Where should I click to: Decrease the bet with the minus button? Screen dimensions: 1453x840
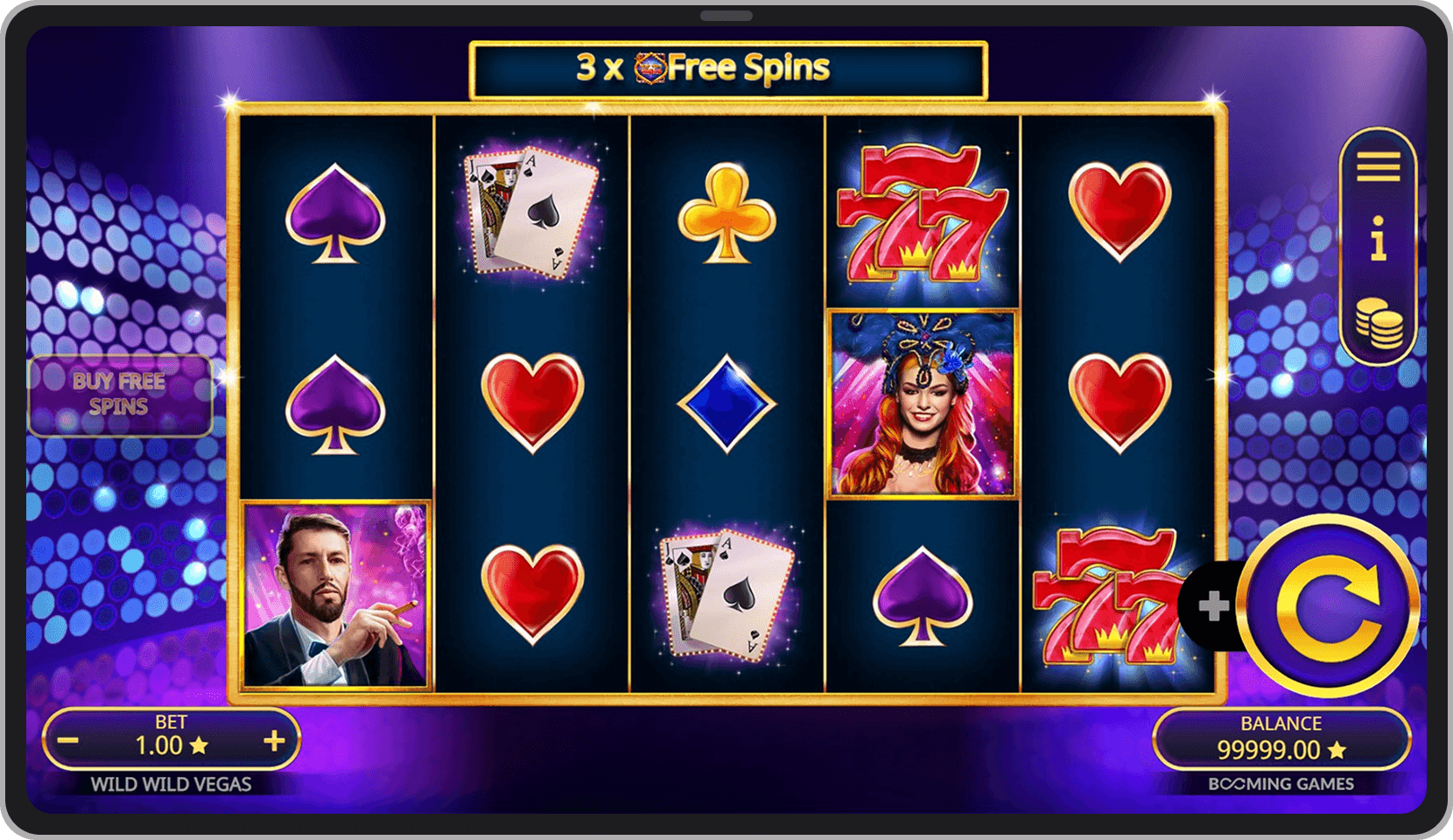point(69,742)
